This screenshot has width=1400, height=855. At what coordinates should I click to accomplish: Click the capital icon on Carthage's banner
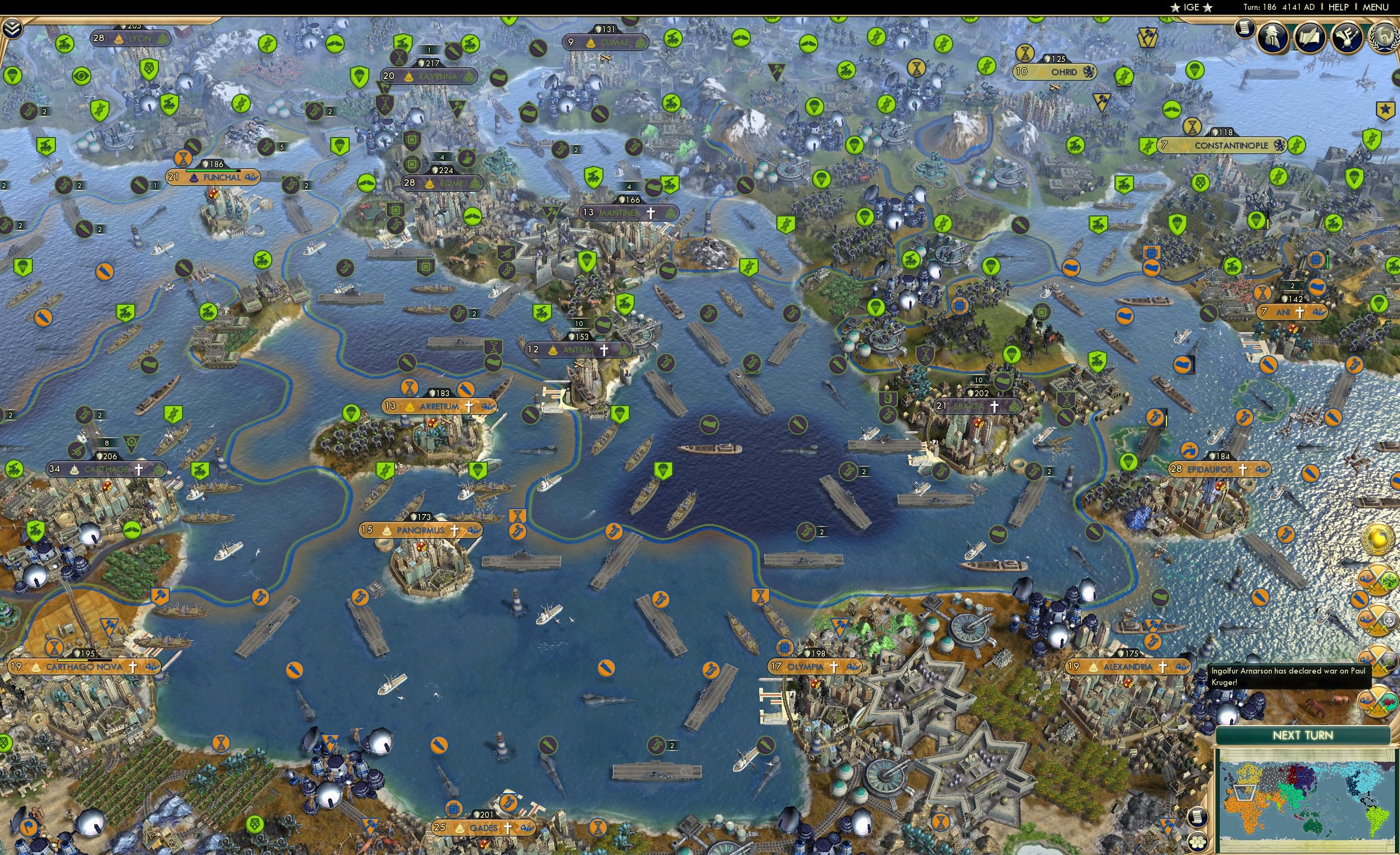(x=75, y=470)
